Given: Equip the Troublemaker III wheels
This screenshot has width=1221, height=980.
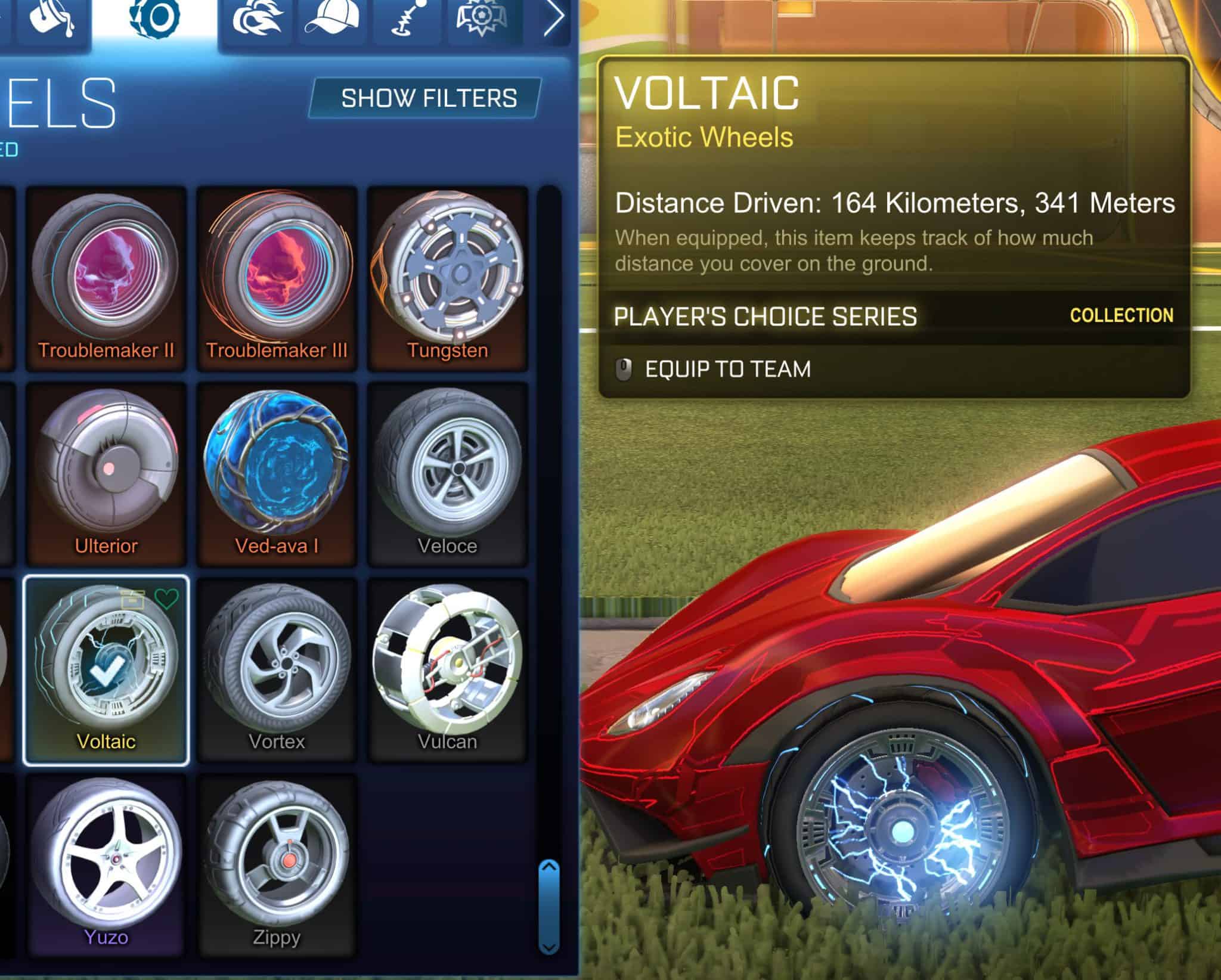Looking at the screenshot, I should [277, 278].
